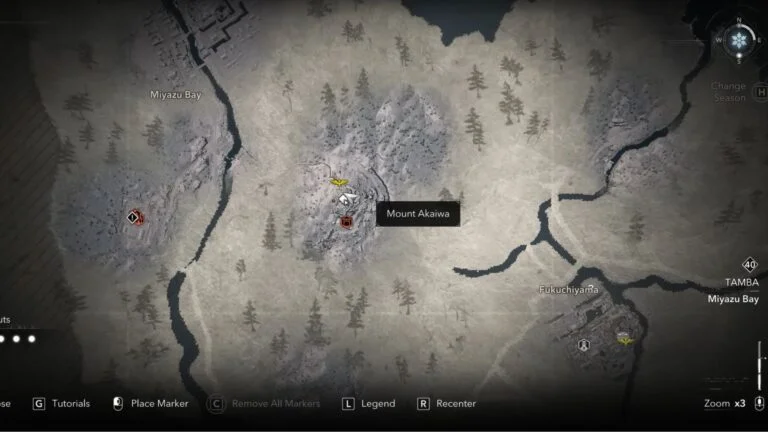Image resolution: width=768 pixels, height=432 pixels.
Task: Open the map Legend
Action: pyautogui.click(x=368, y=404)
